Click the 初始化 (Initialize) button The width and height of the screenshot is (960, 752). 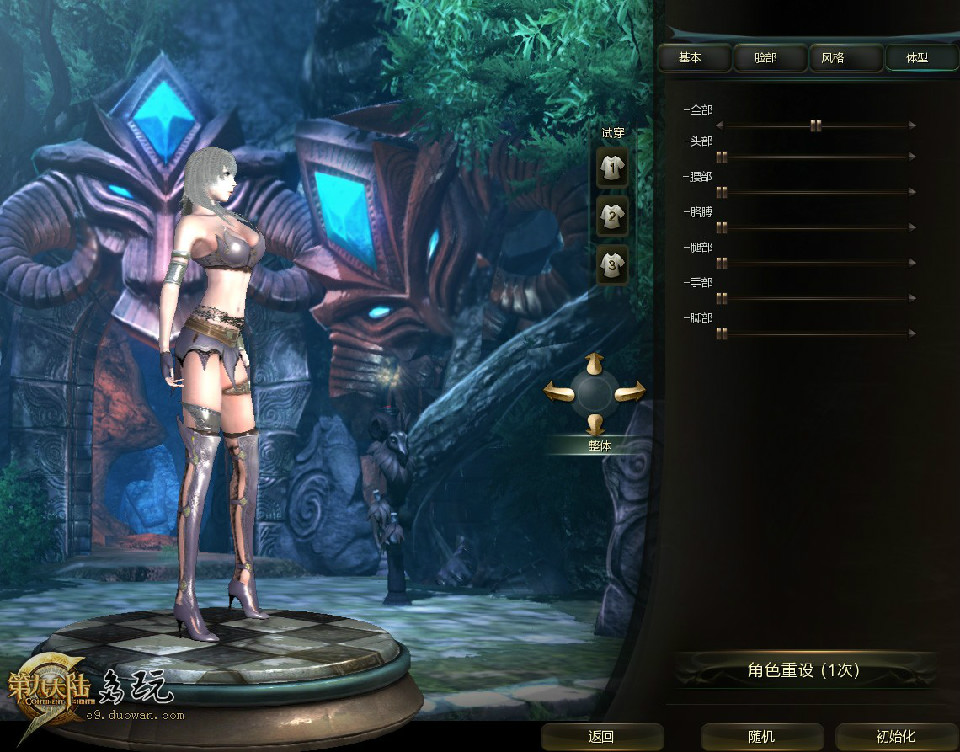click(895, 737)
